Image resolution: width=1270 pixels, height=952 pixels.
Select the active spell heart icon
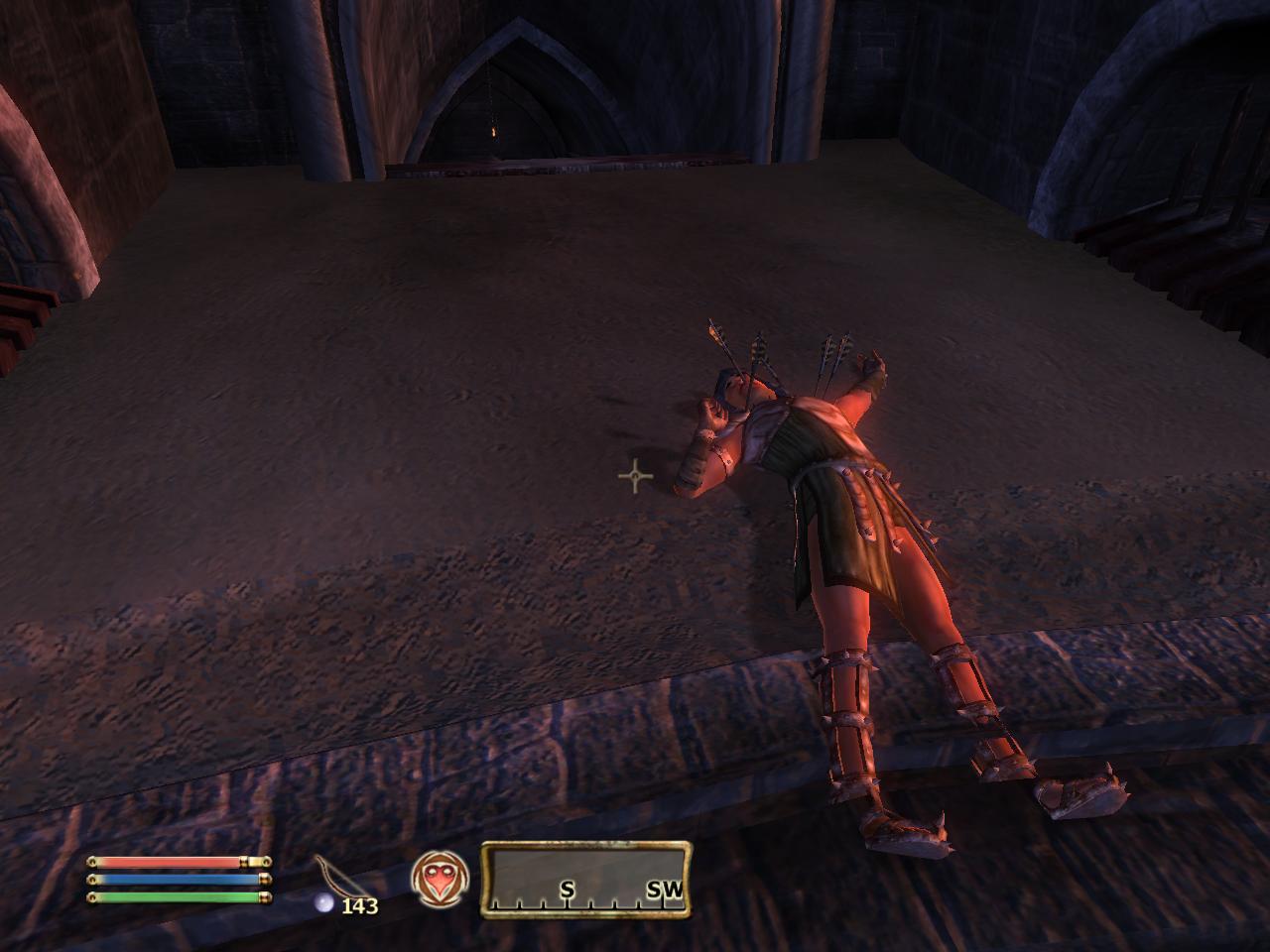click(x=439, y=880)
